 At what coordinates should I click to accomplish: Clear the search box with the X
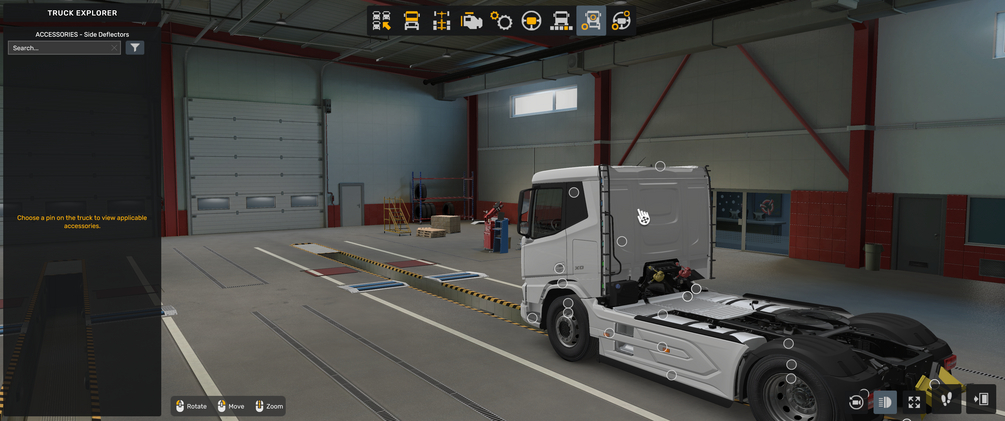(x=115, y=48)
